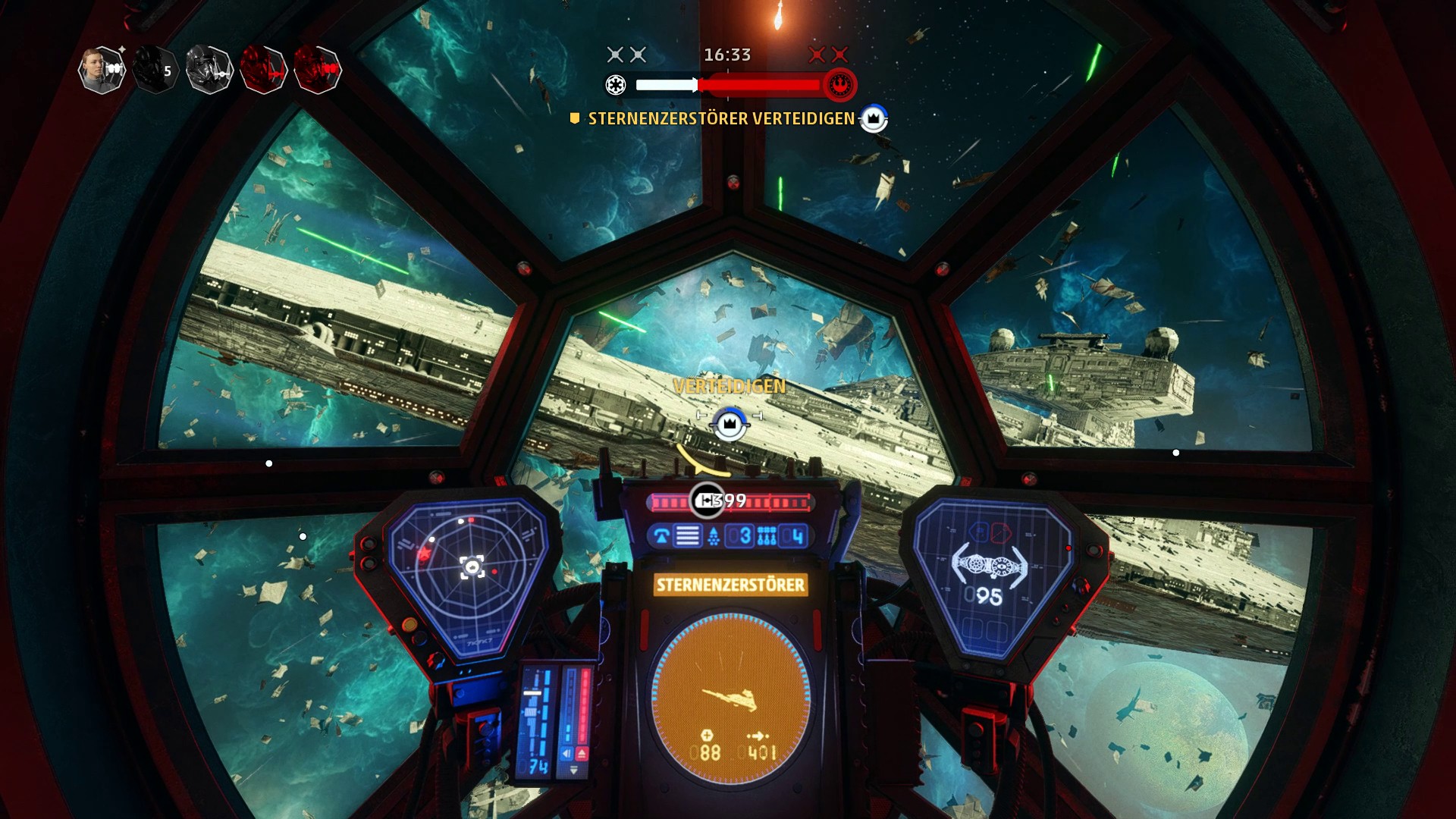Click the orange Sternenzerstörer target label
1456x819 pixels.
point(730,585)
